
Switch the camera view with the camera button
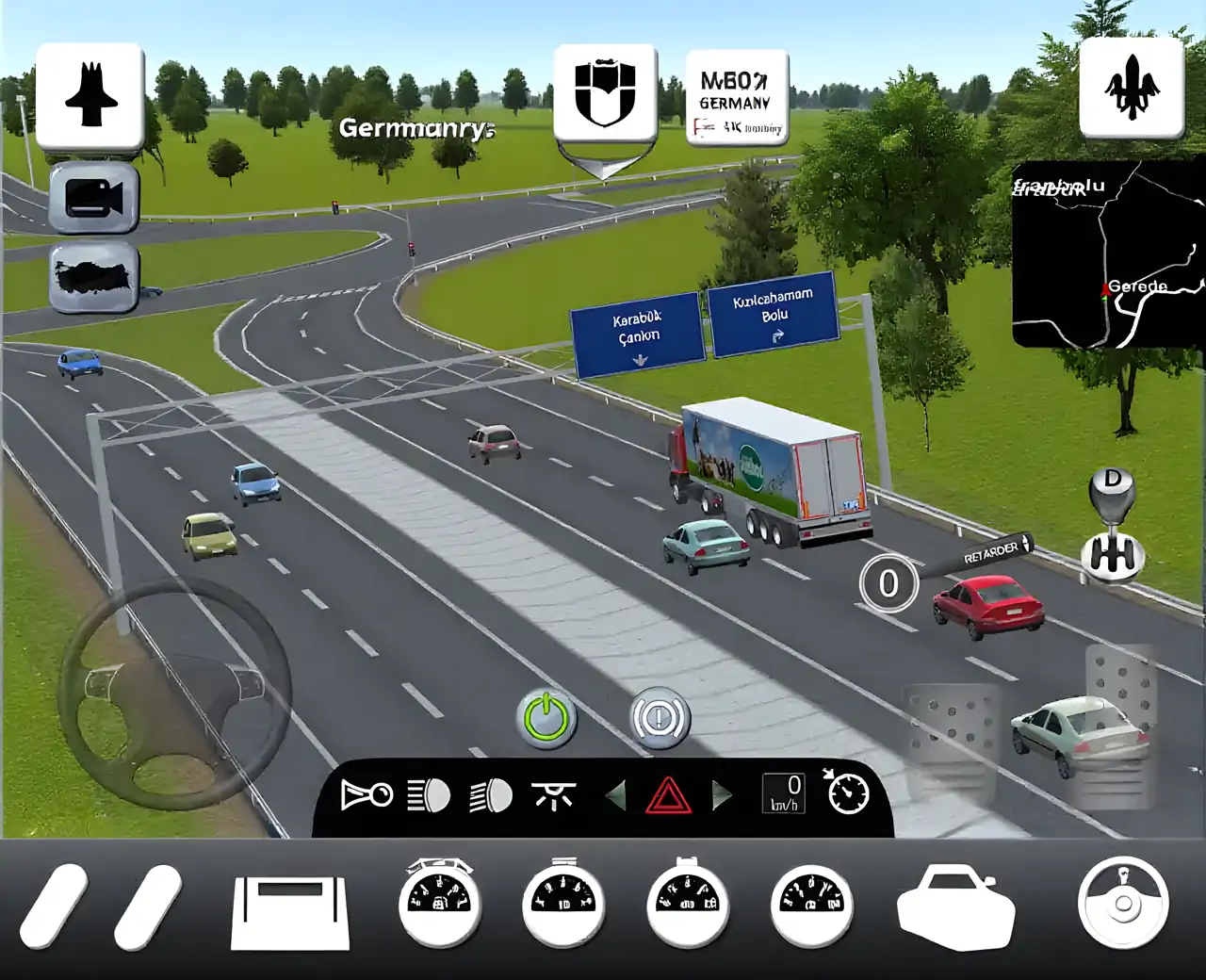click(94, 198)
